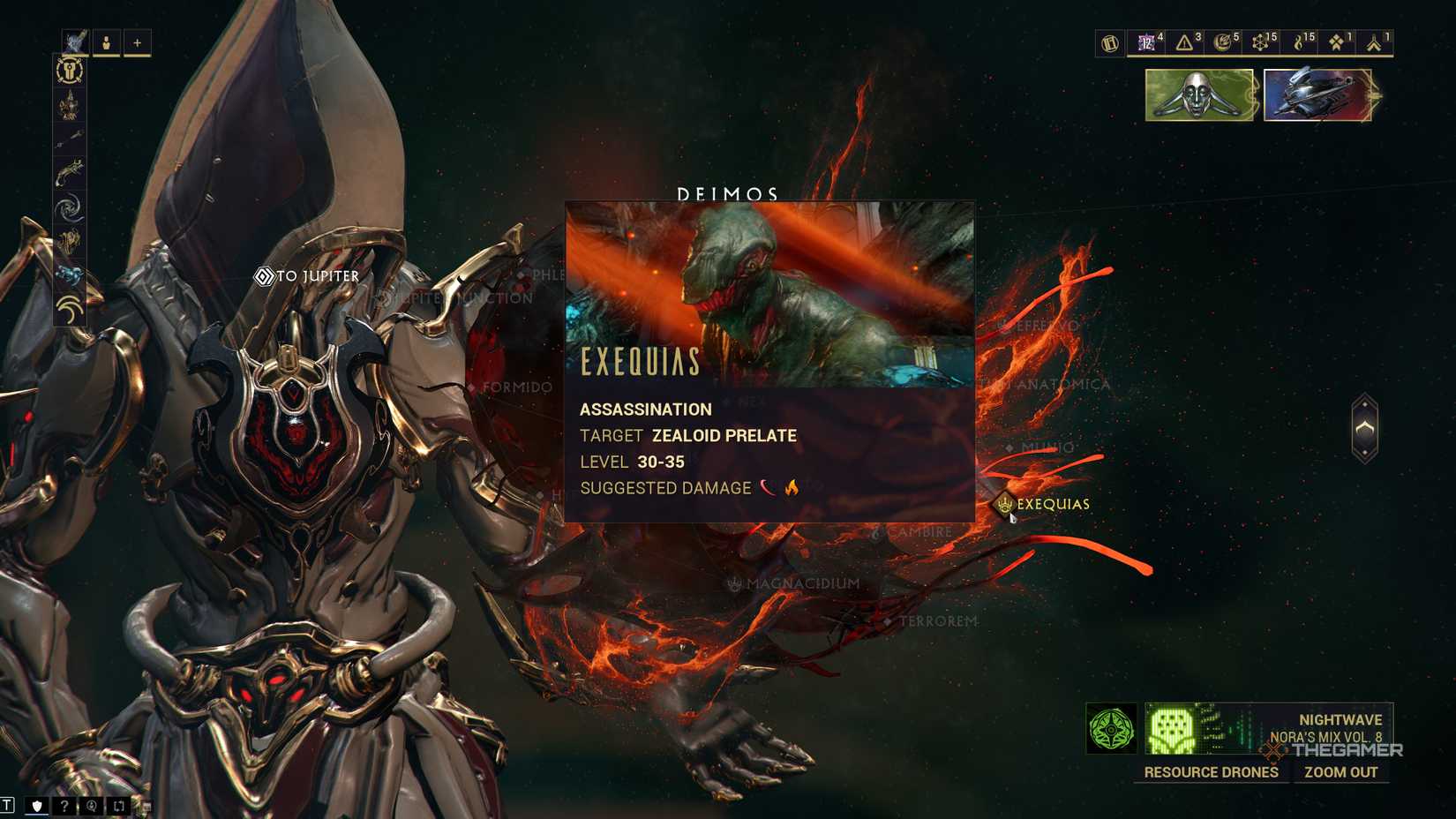Toggle the chat window with the T icon
Viewport: 1456px width, 819px height.
click(x=7, y=806)
